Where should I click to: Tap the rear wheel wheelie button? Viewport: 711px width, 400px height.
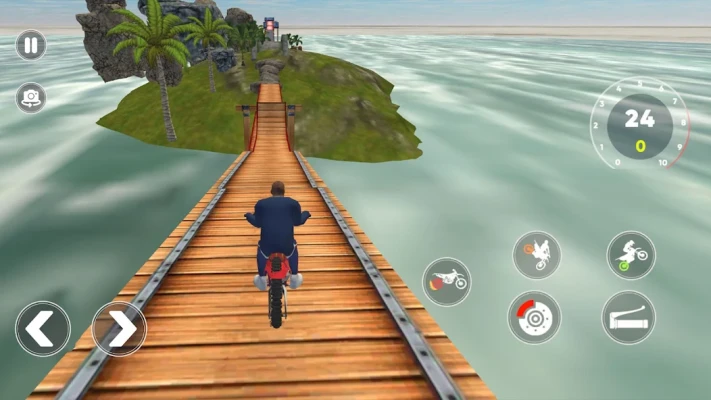631,255
